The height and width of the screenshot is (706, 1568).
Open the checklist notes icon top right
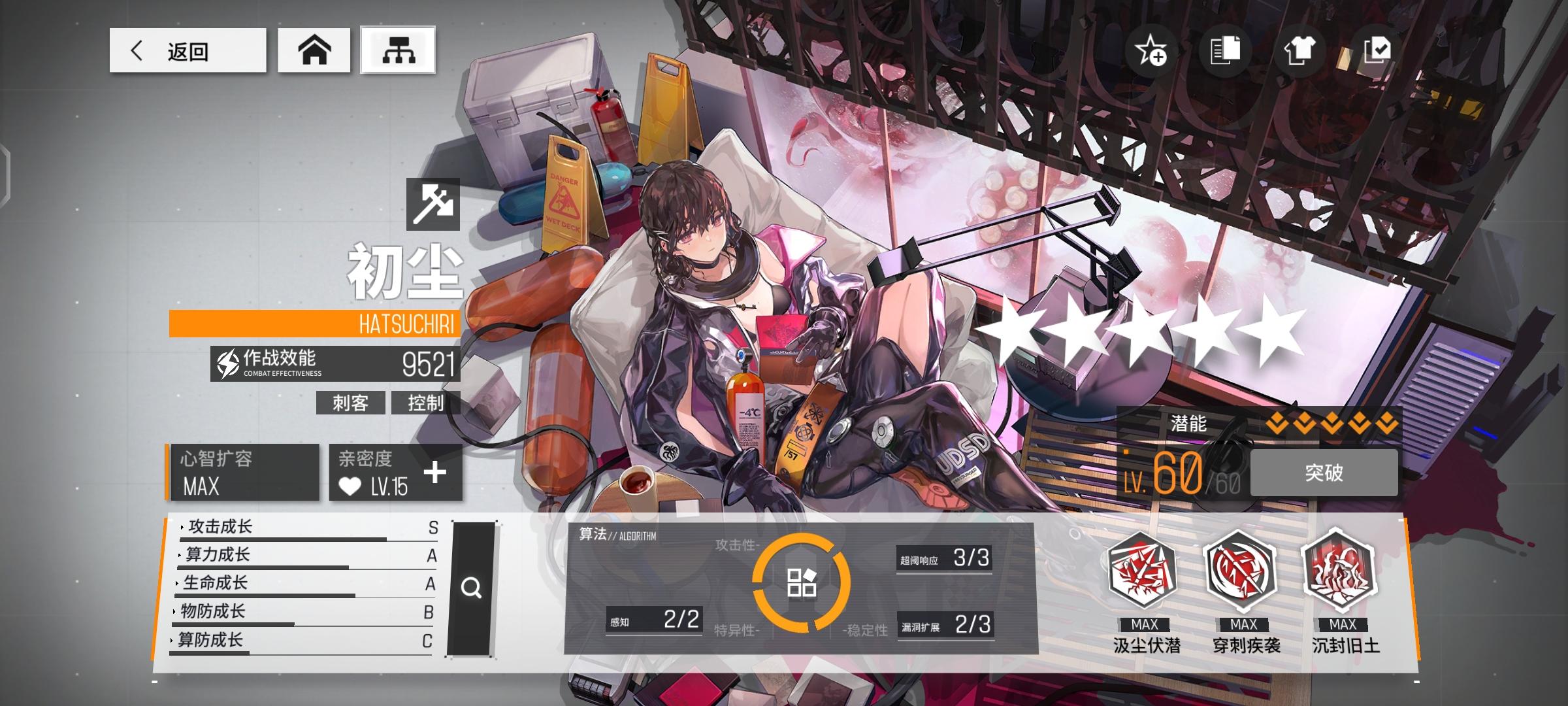pos(1375,52)
